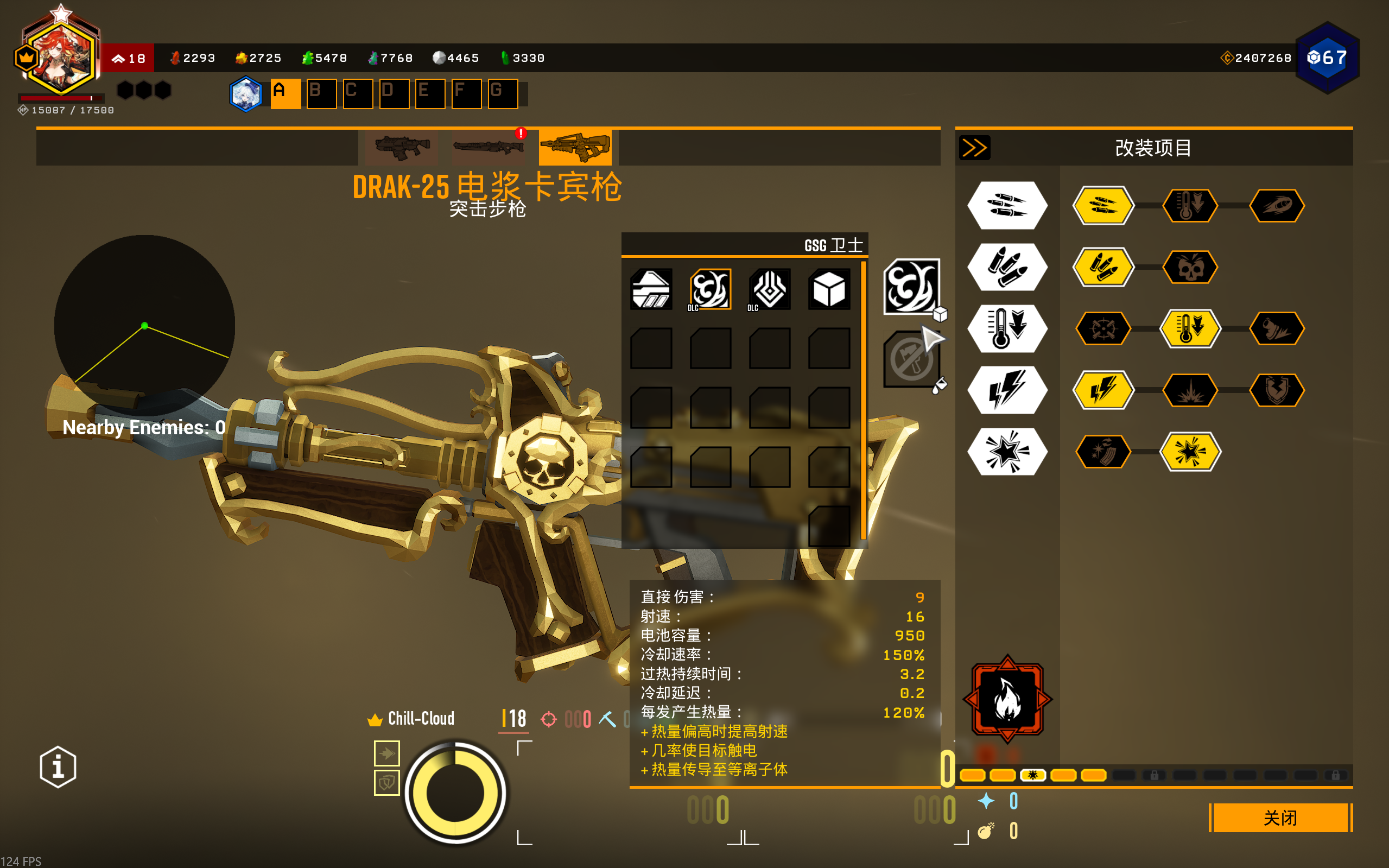Open the flame overclock slot
The image size is (1389, 868).
1007,699
